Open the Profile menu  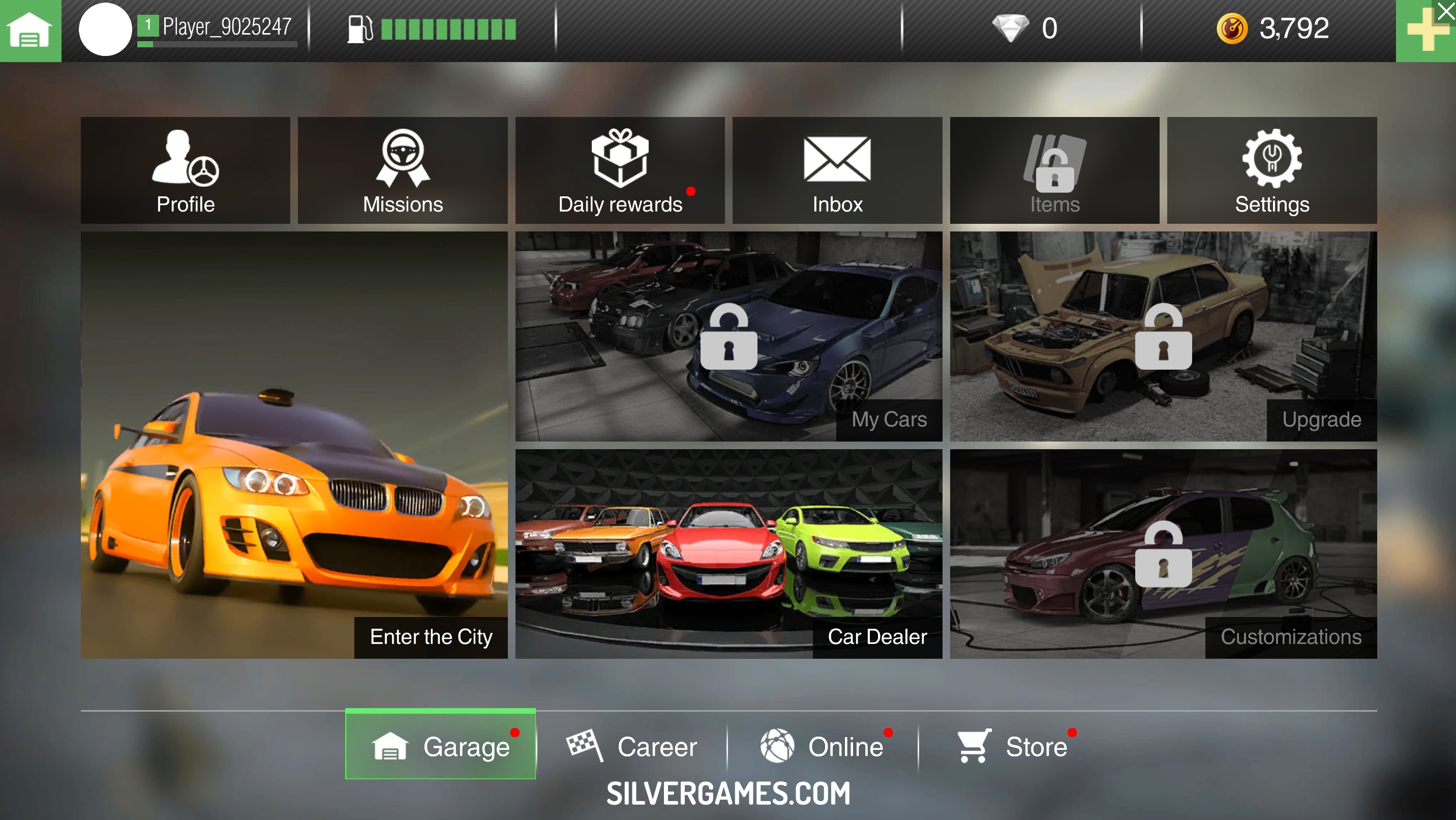(186, 170)
